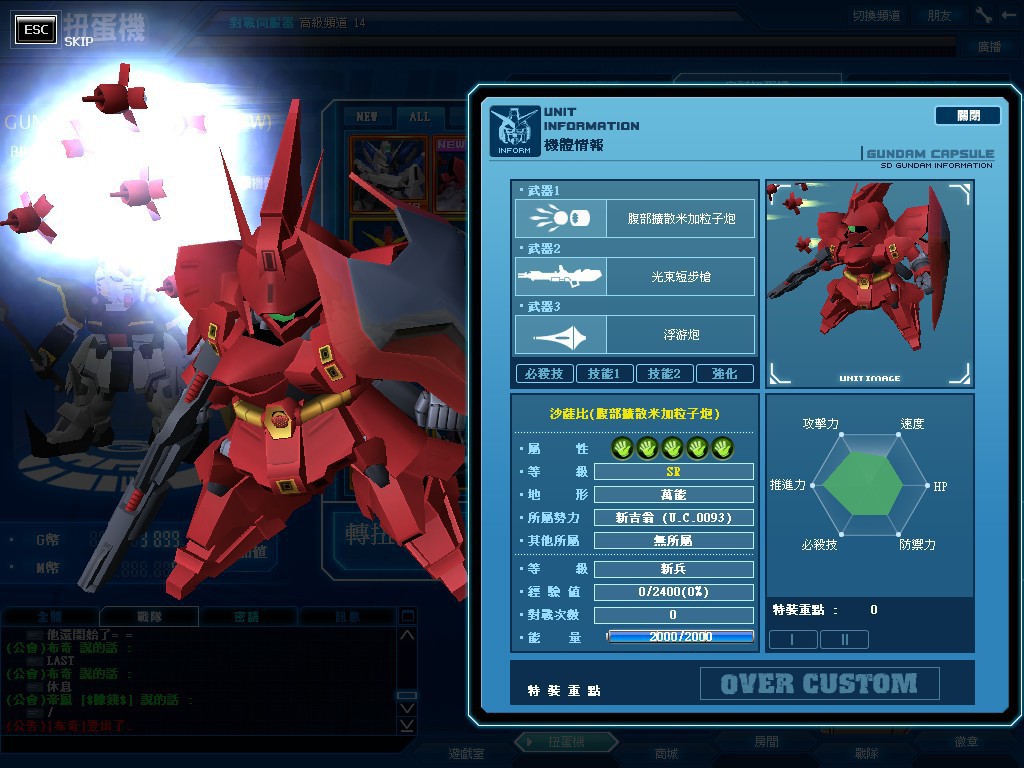Screen dimensions: 1024x768
Task: Open 切換頻道 channel switch
Action: (876, 16)
